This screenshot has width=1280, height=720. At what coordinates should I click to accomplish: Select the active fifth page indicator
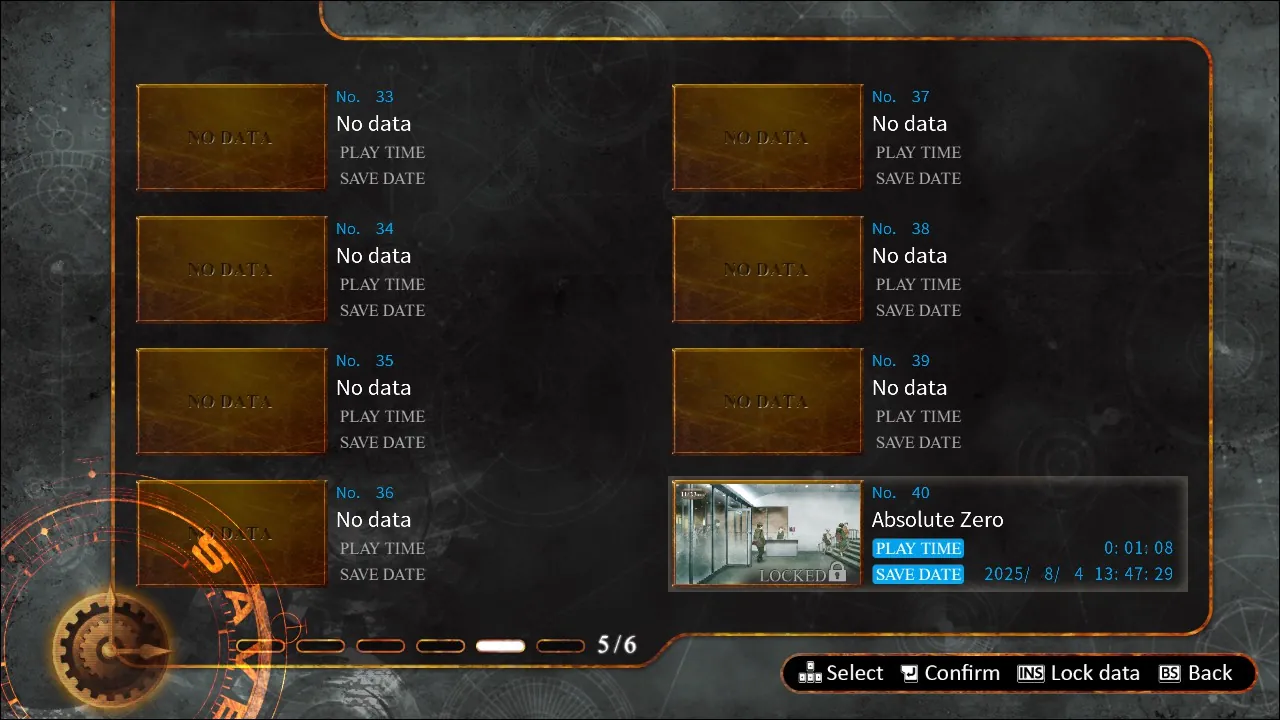point(500,645)
